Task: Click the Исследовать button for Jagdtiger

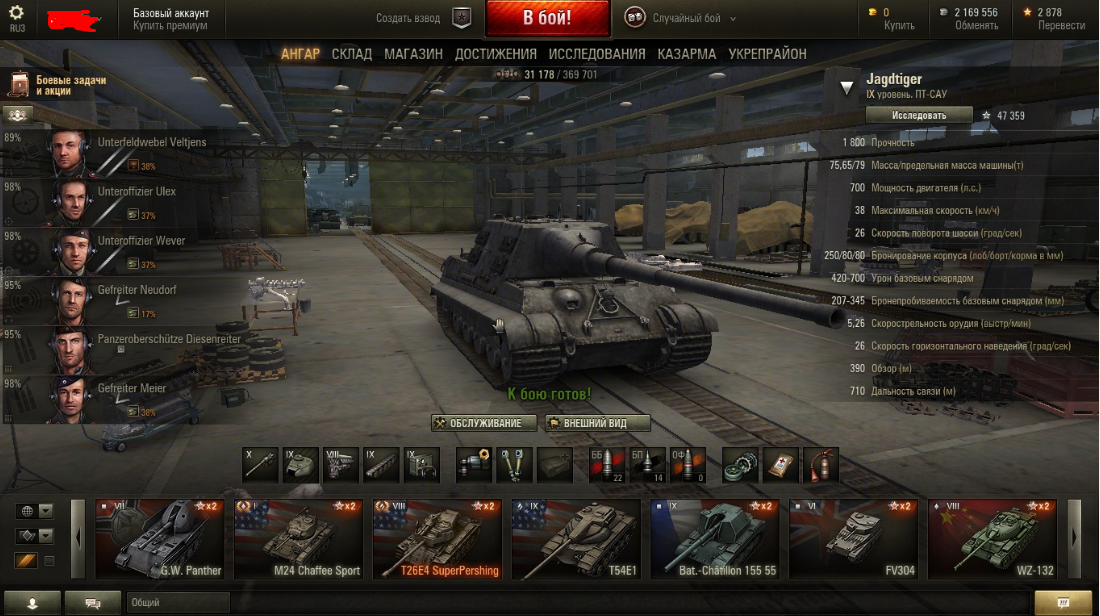Action: 918,115
